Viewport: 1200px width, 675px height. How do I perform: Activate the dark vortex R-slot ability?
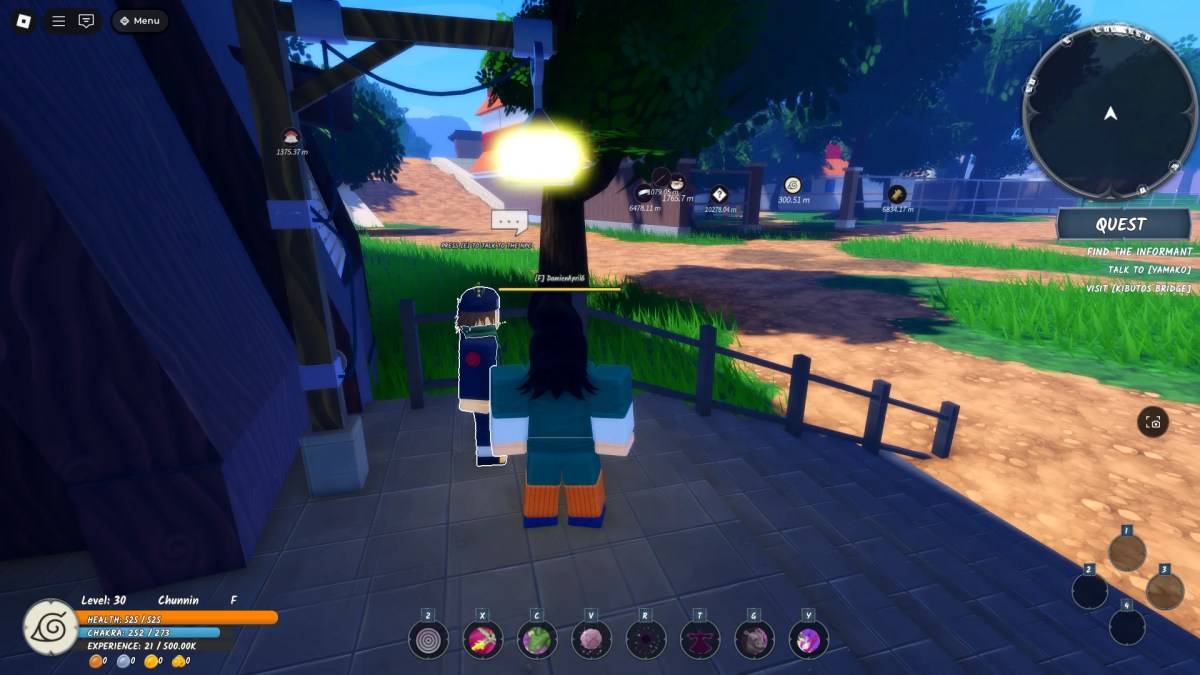click(x=646, y=640)
